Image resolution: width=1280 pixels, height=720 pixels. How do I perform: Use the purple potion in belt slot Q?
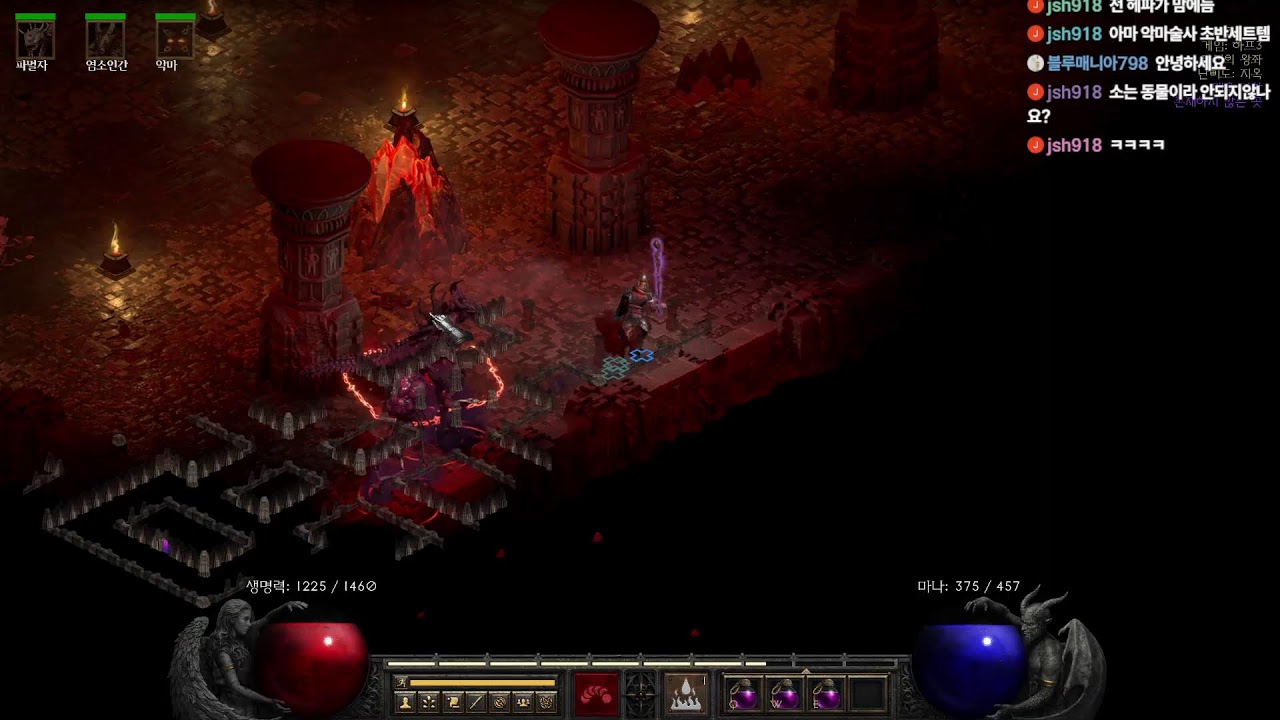(x=743, y=694)
